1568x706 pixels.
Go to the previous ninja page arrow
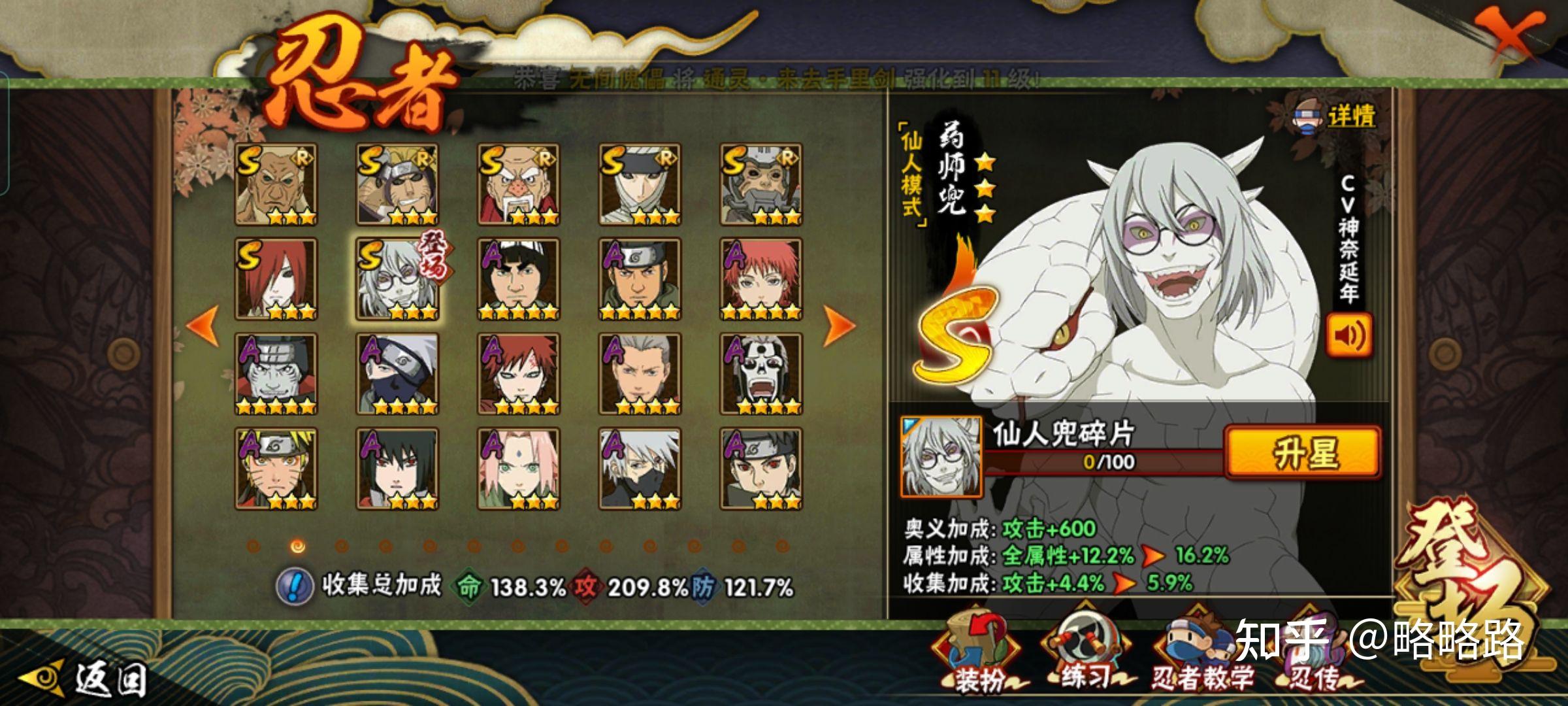coord(203,325)
